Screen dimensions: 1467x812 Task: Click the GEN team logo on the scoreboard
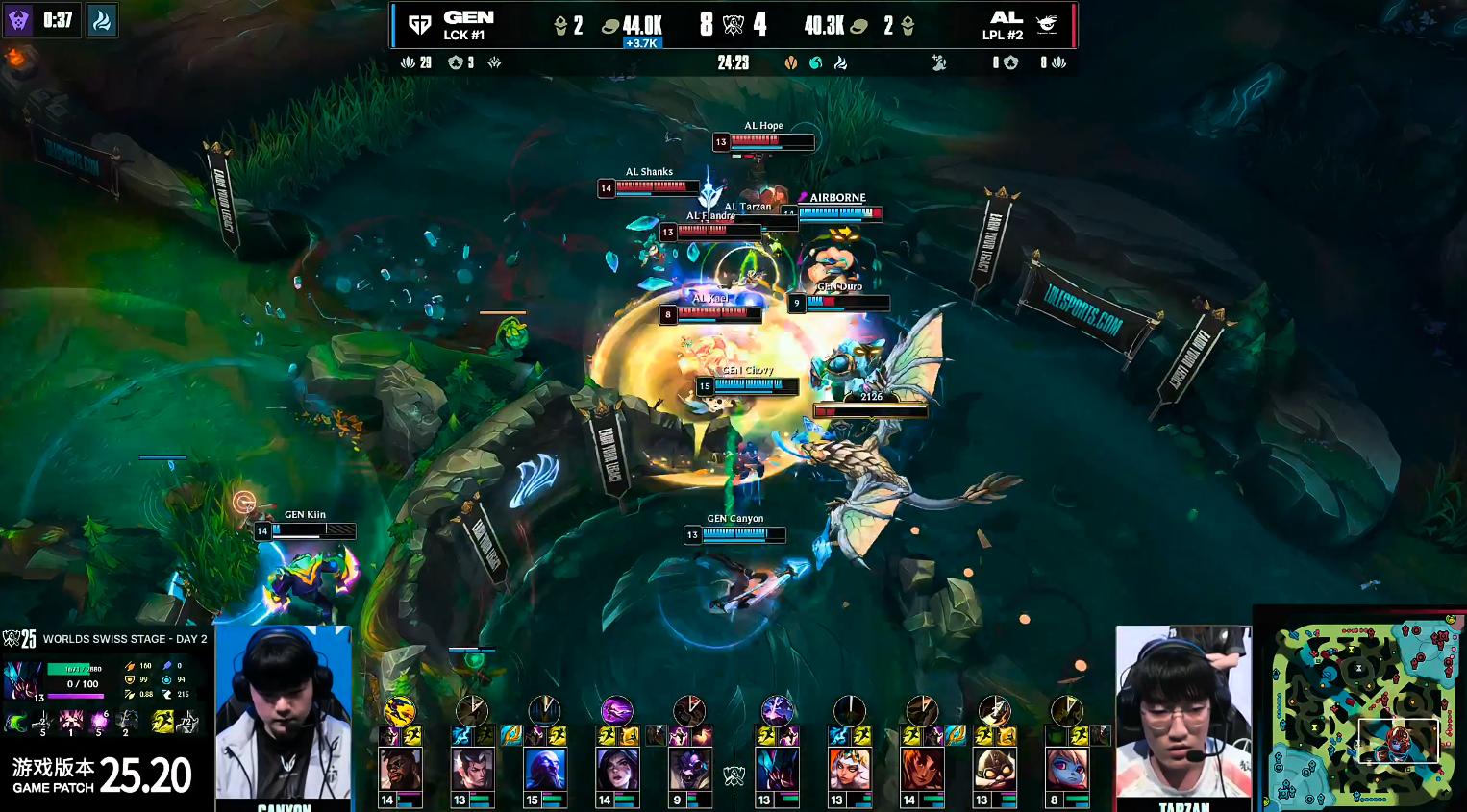point(420,25)
